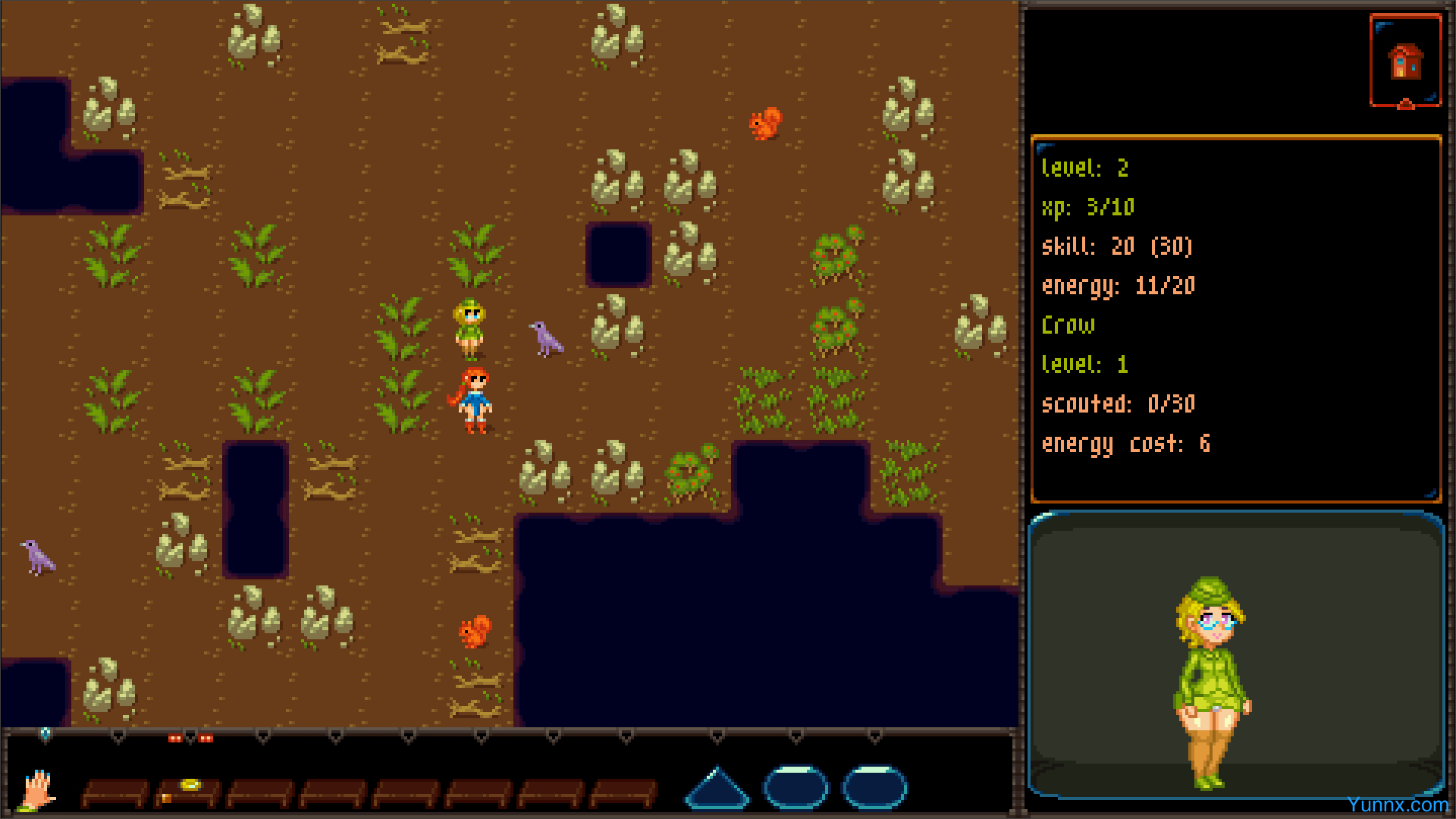Select the bench slot holding the gold item
This screenshot has width=1456, height=819.
point(187,792)
